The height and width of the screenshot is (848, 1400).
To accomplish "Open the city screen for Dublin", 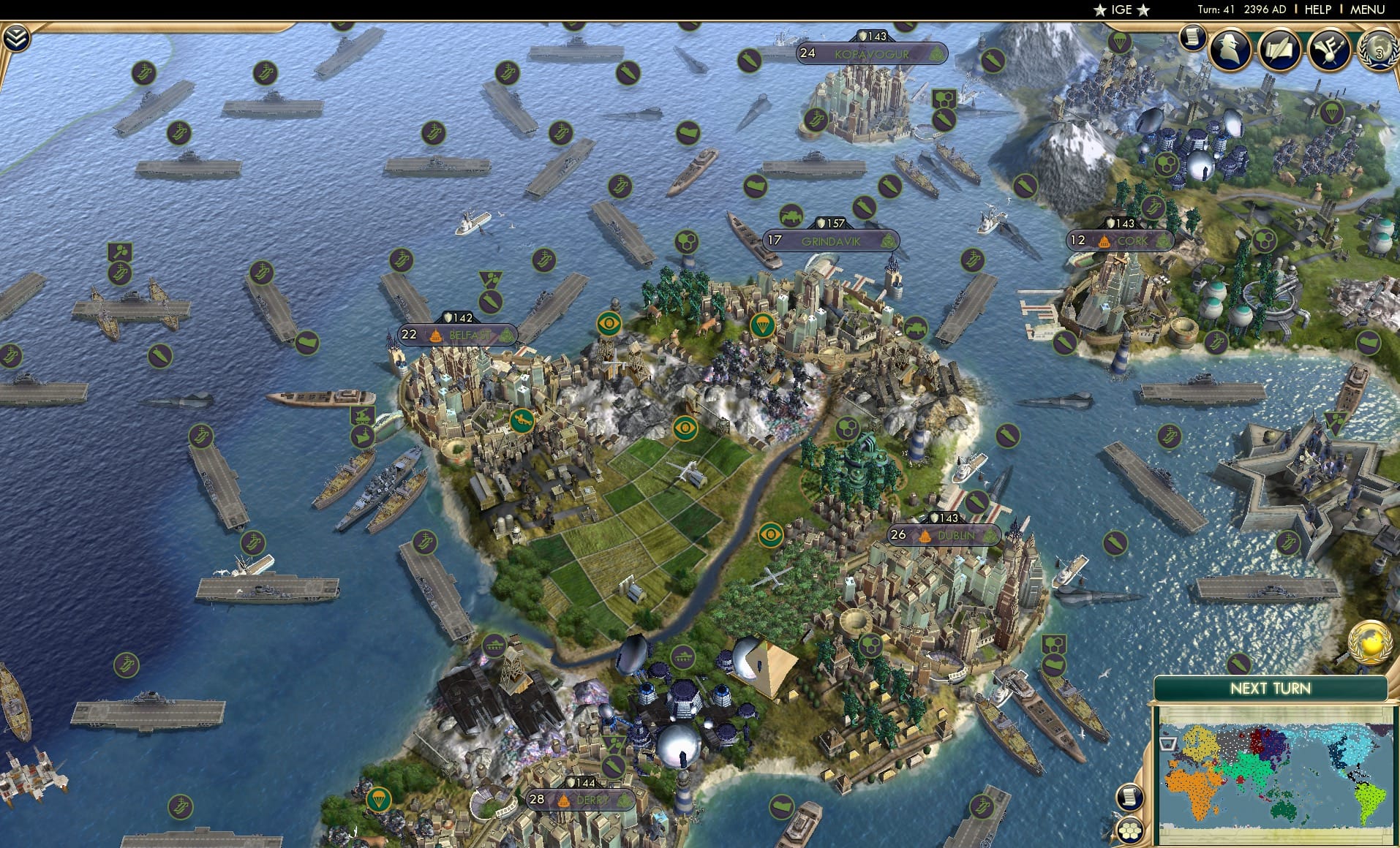I will [x=944, y=534].
